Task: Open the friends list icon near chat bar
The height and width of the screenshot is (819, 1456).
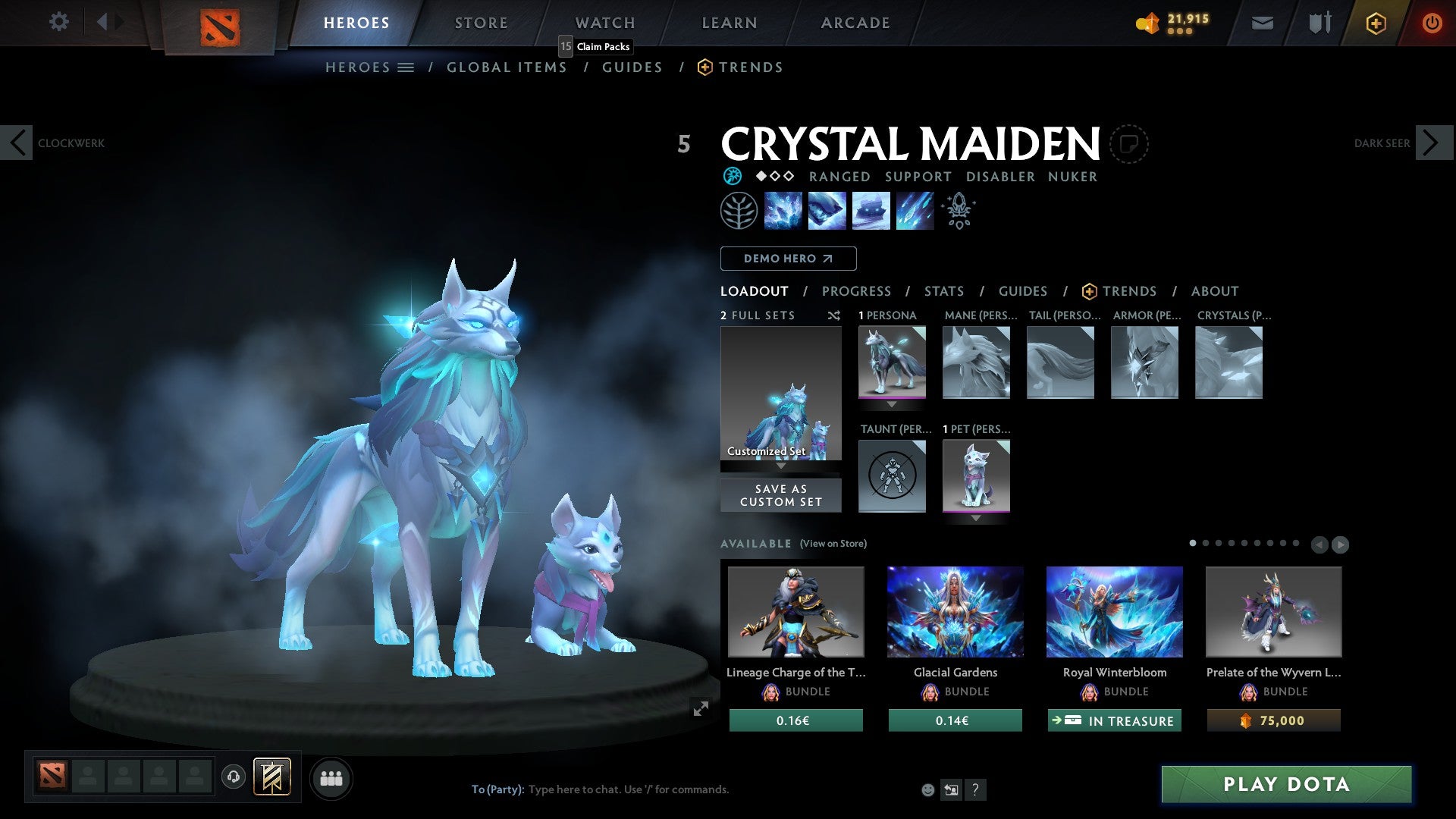Action: point(331,777)
